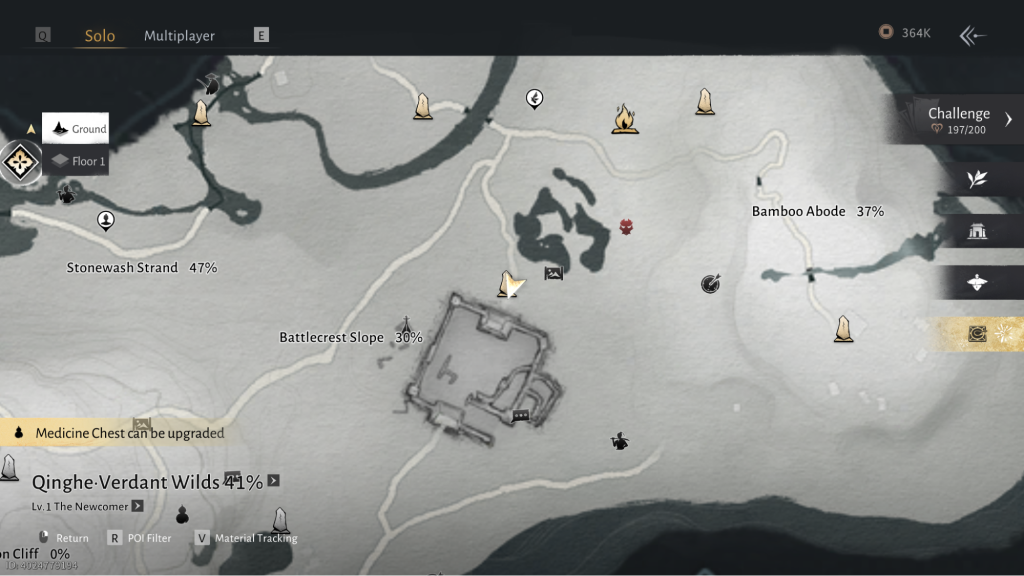Image resolution: width=1024 pixels, height=576 pixels.
Task: Open the Medicine Chest upgrade notice
Action: [120, 433]
